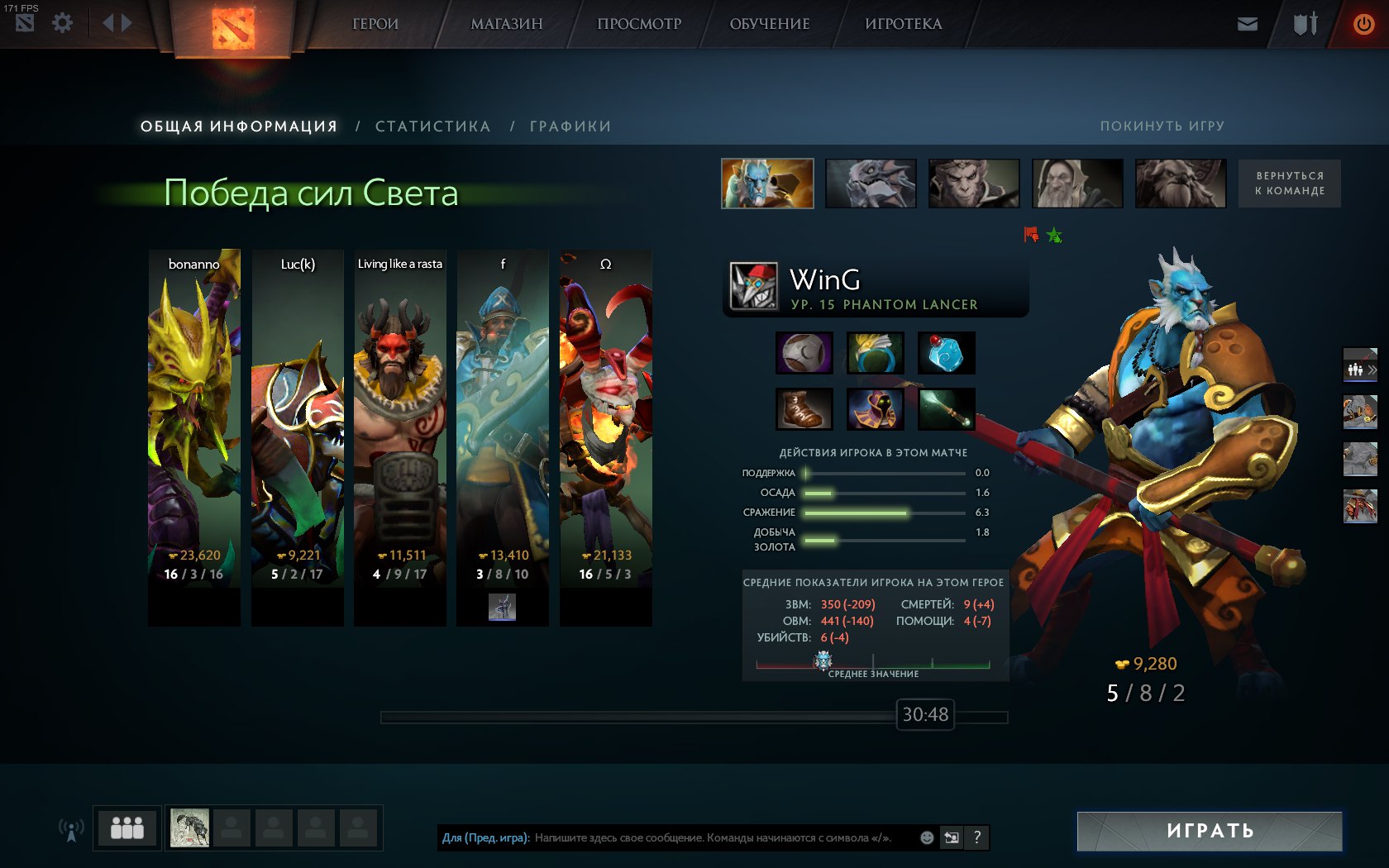This screenshot has width=1389, height=868.
Task: Switch to the СТАТИСТИКА tab
Action: [432, 126]
